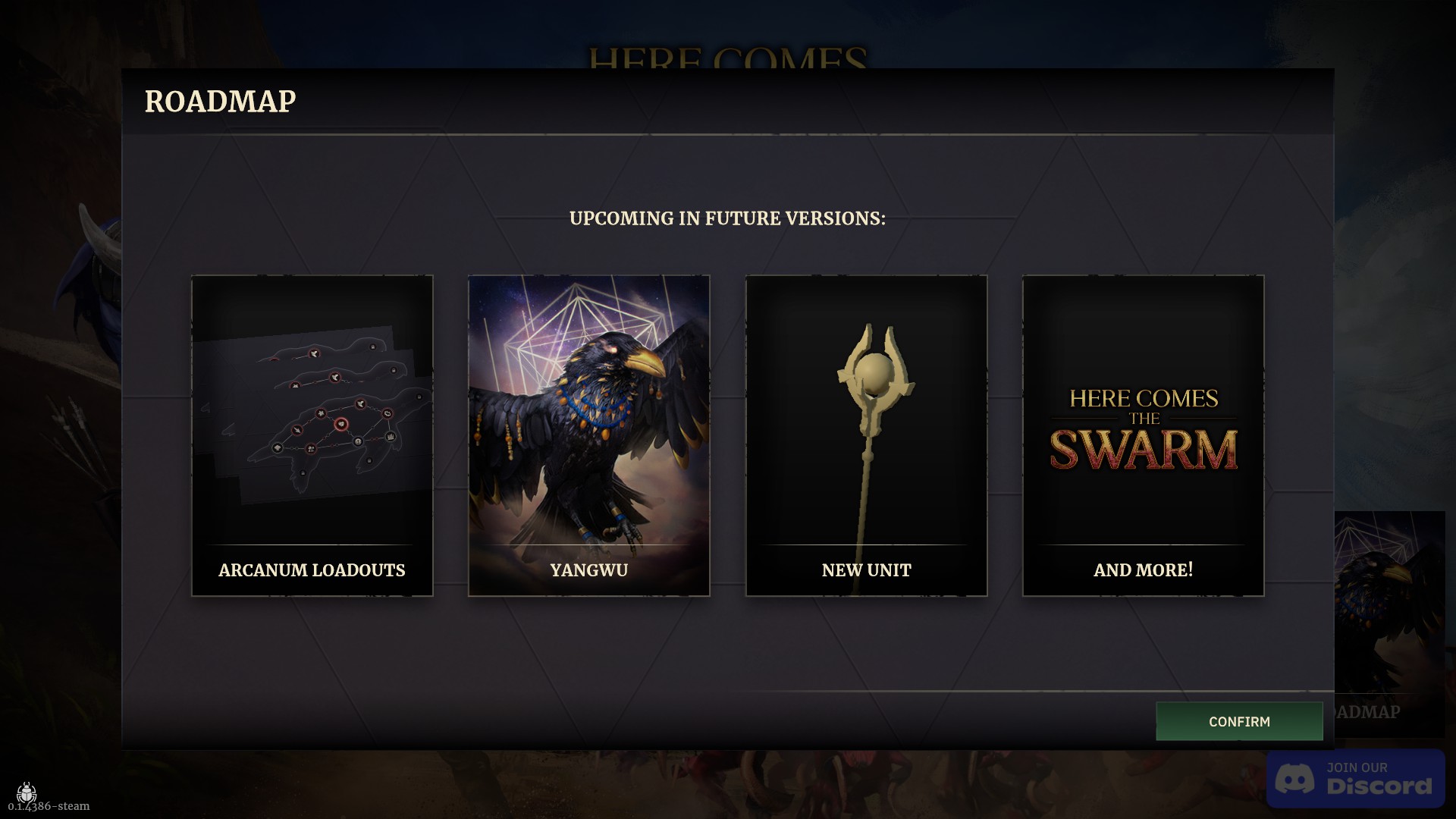Click the bug report beetle icon
1456x819 pixels.
[27, 792]
